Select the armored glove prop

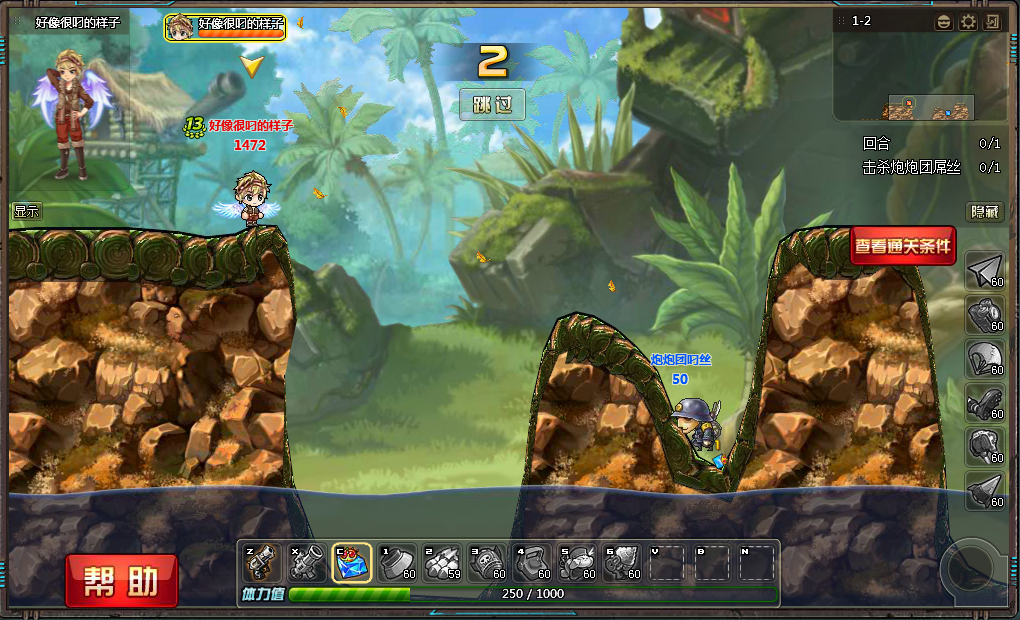pyautogui.click(x=985, y=402)
